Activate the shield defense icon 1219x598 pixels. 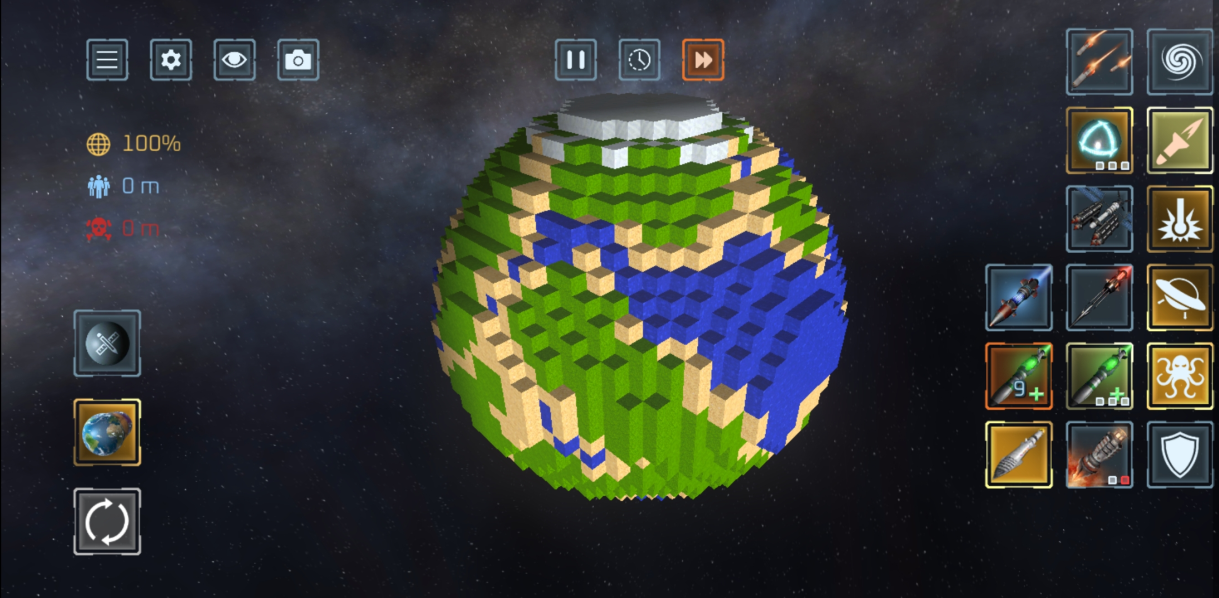1180,455
